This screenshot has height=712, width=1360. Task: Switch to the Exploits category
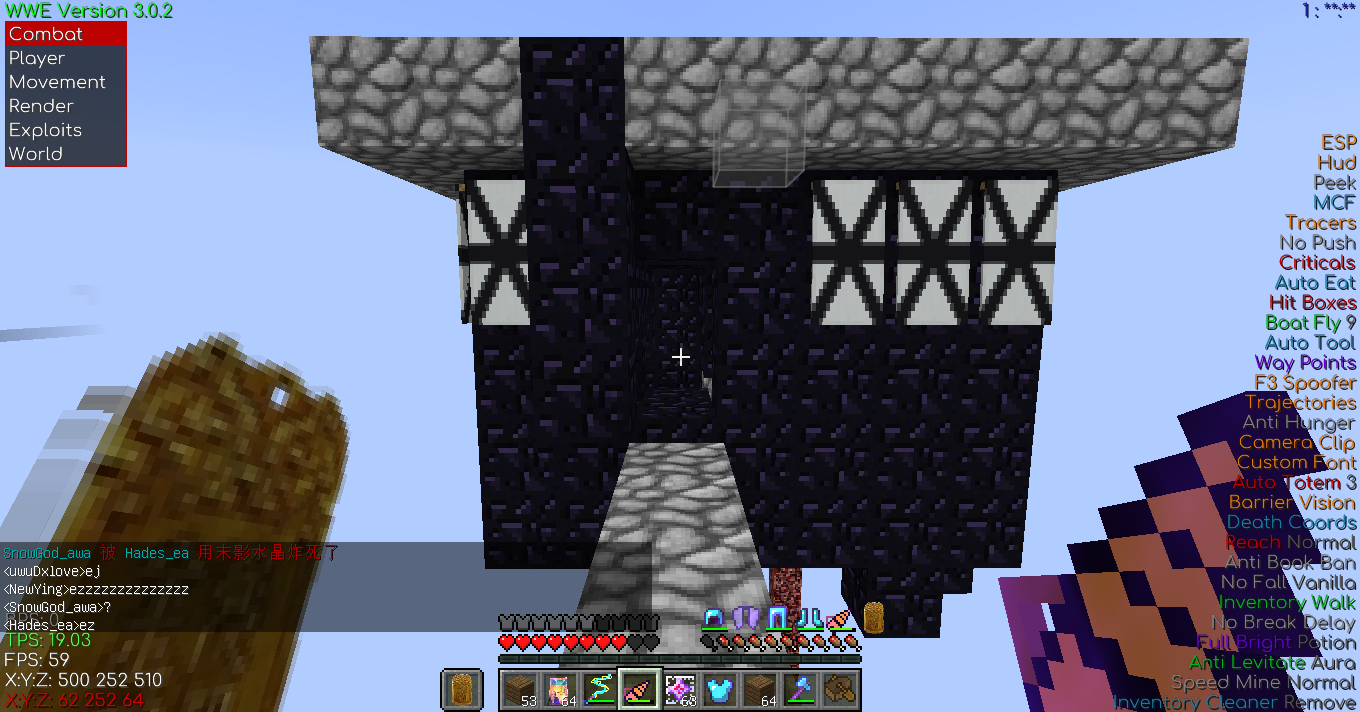click(x=66, y=130)
